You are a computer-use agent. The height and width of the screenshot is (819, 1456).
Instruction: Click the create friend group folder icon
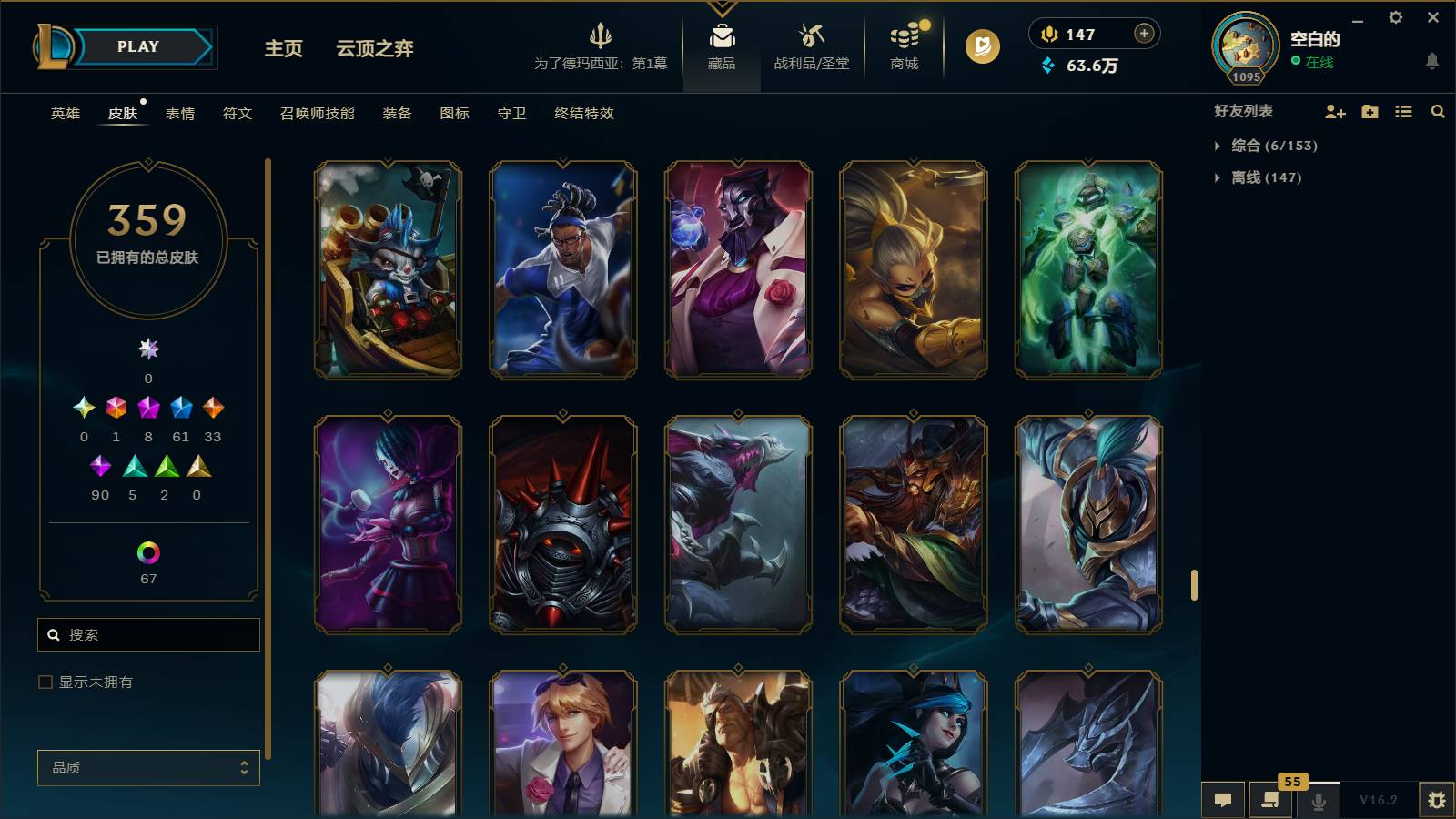point(1369,111)
